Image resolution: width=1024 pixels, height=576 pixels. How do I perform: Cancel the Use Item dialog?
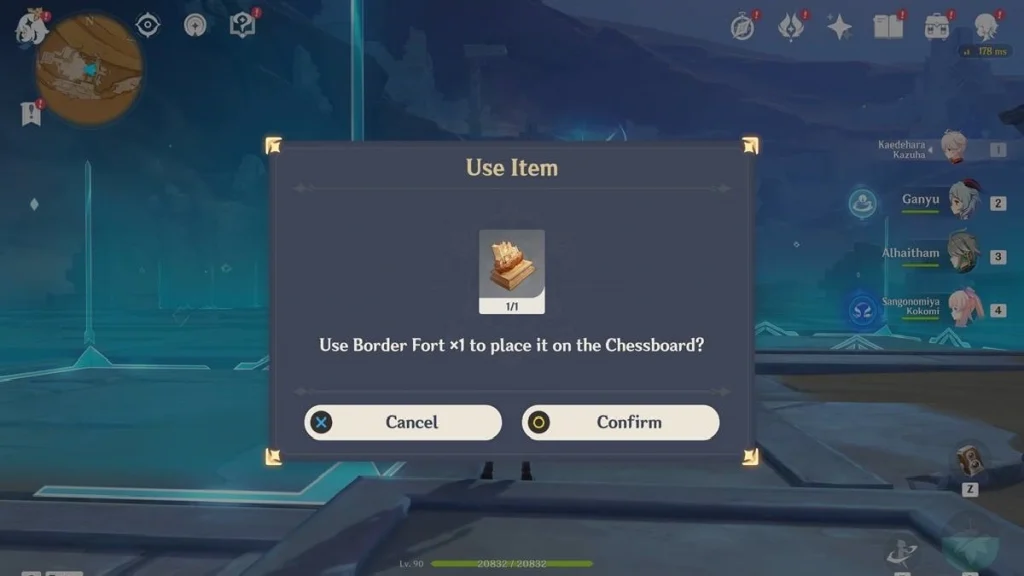pos(403,422)
